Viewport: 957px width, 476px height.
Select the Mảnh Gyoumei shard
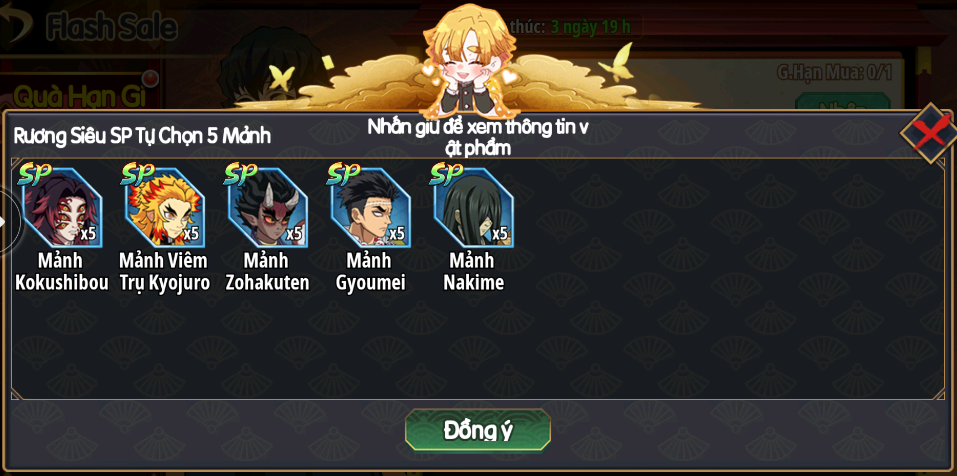370,208
